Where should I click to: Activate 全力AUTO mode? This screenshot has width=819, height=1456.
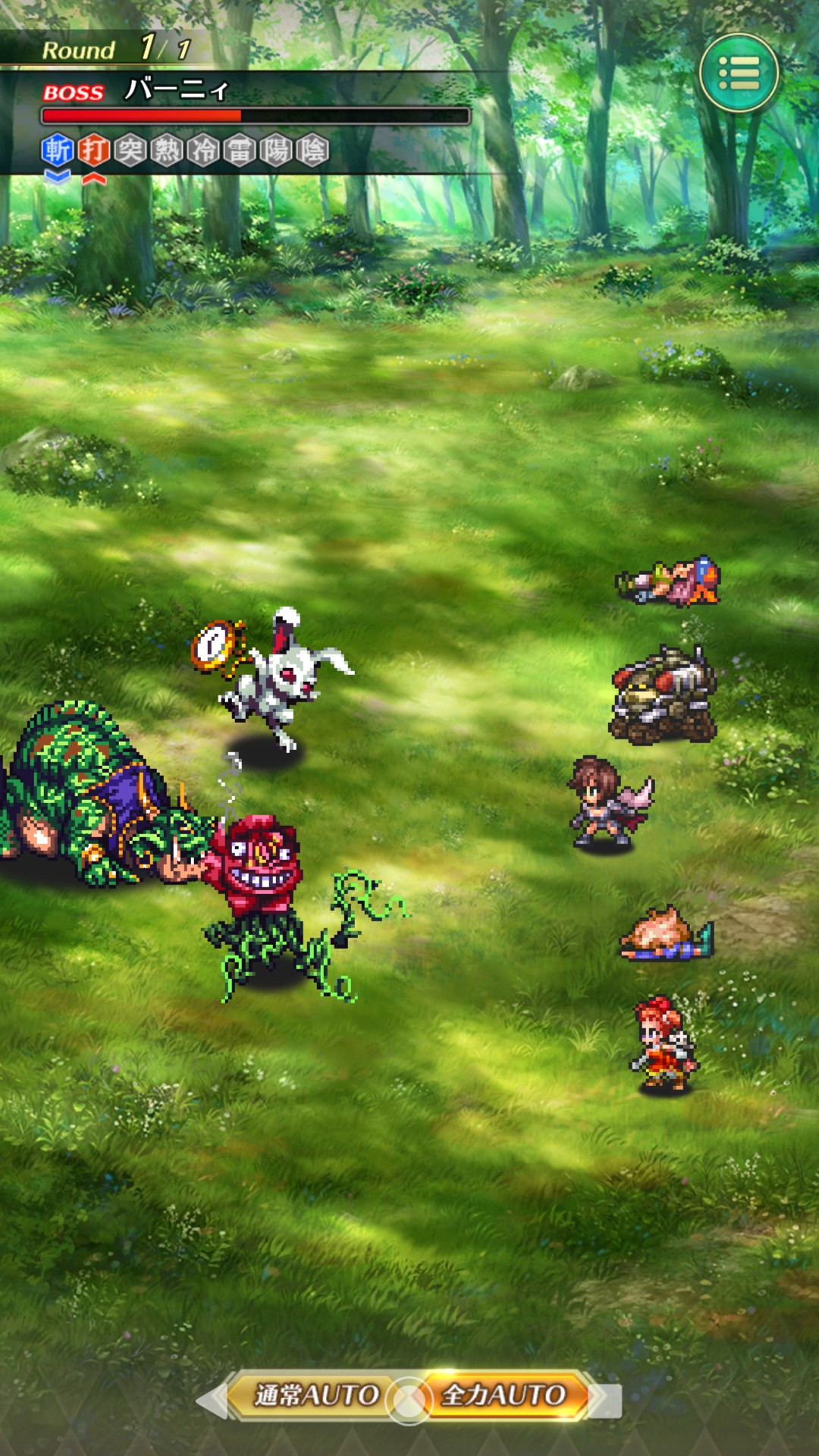504,1395
